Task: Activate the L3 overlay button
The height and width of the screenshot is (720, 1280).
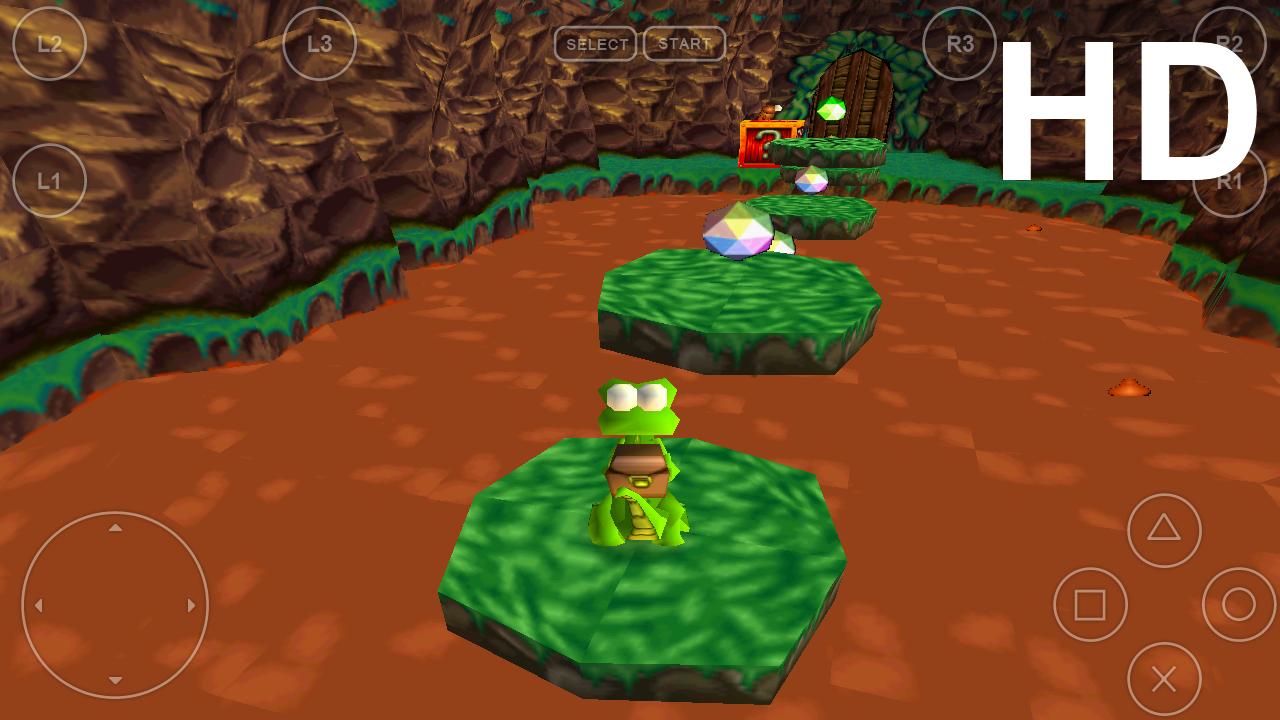Action: click(319, 44)
